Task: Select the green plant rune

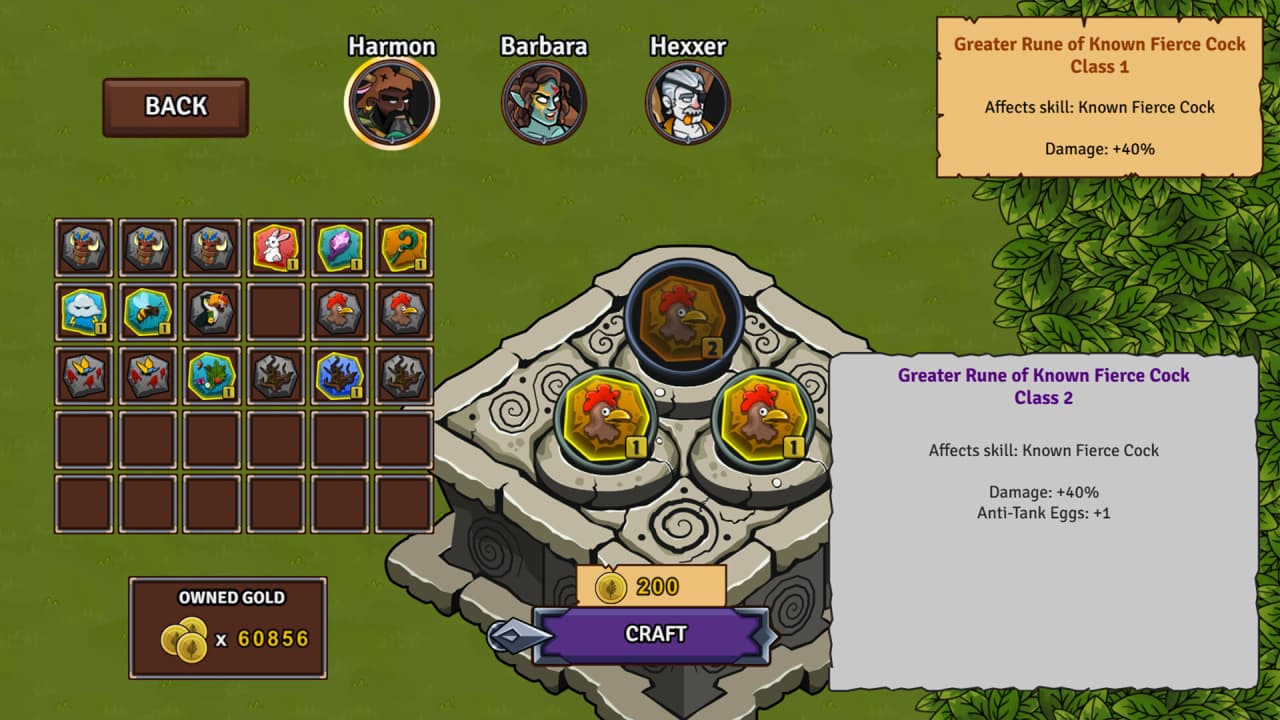Action: pyautogui.click(x=212, y=376)
